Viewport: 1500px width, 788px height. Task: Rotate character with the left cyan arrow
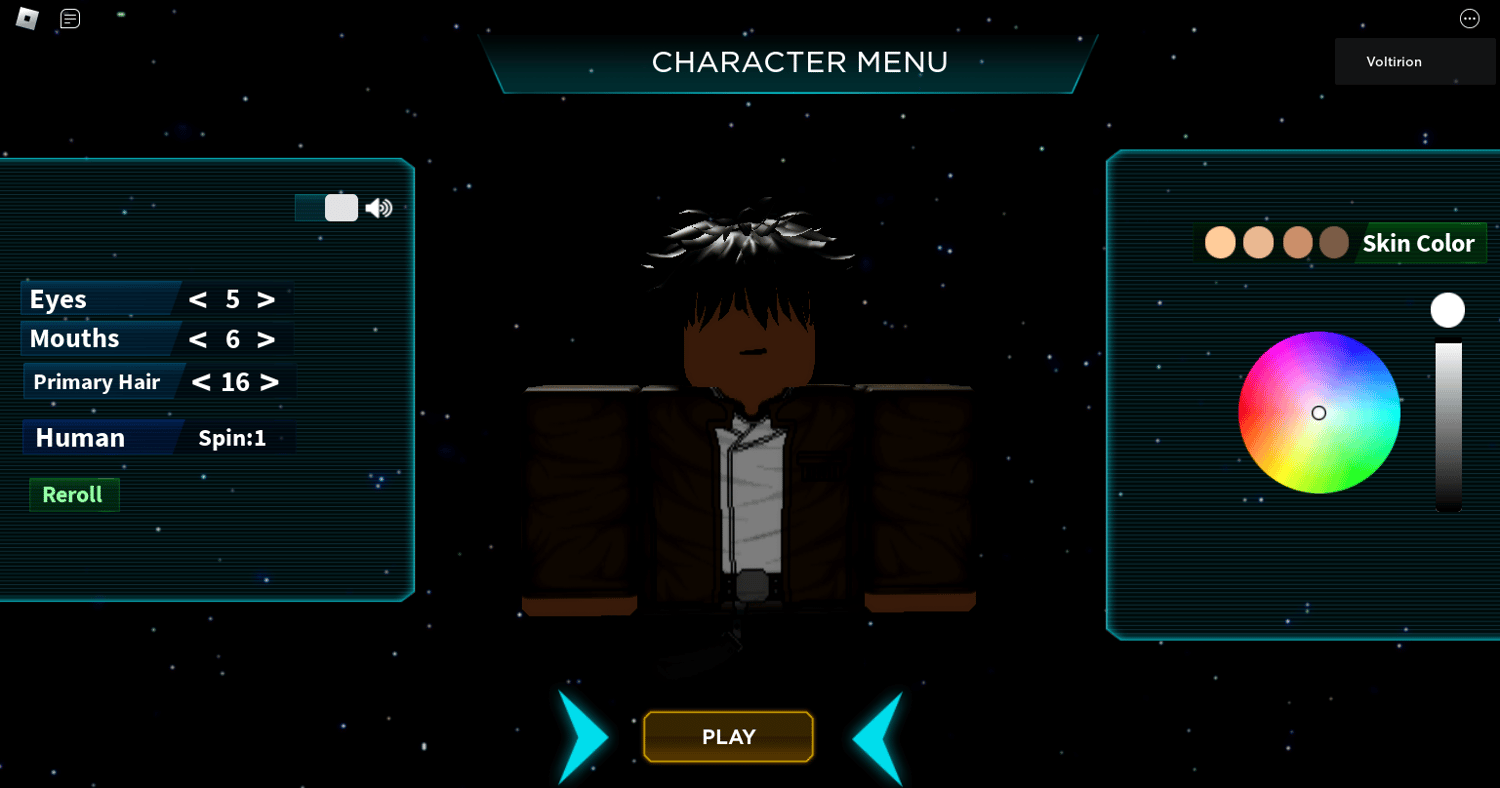tap(583, 737)
